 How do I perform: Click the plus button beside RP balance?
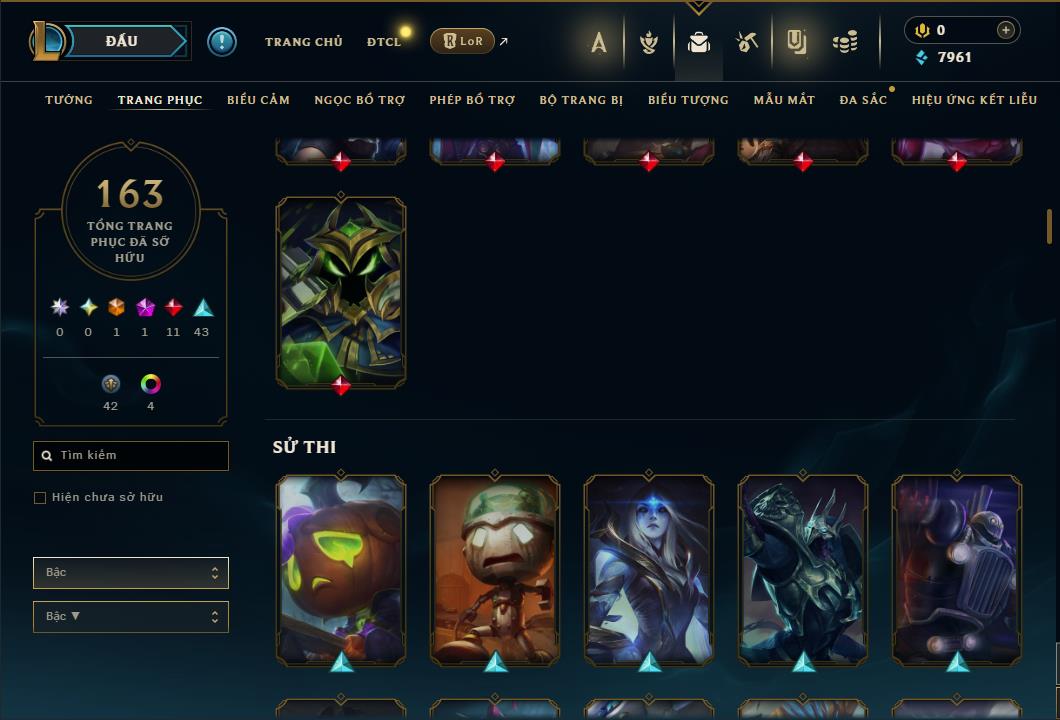click(1005, 31)
